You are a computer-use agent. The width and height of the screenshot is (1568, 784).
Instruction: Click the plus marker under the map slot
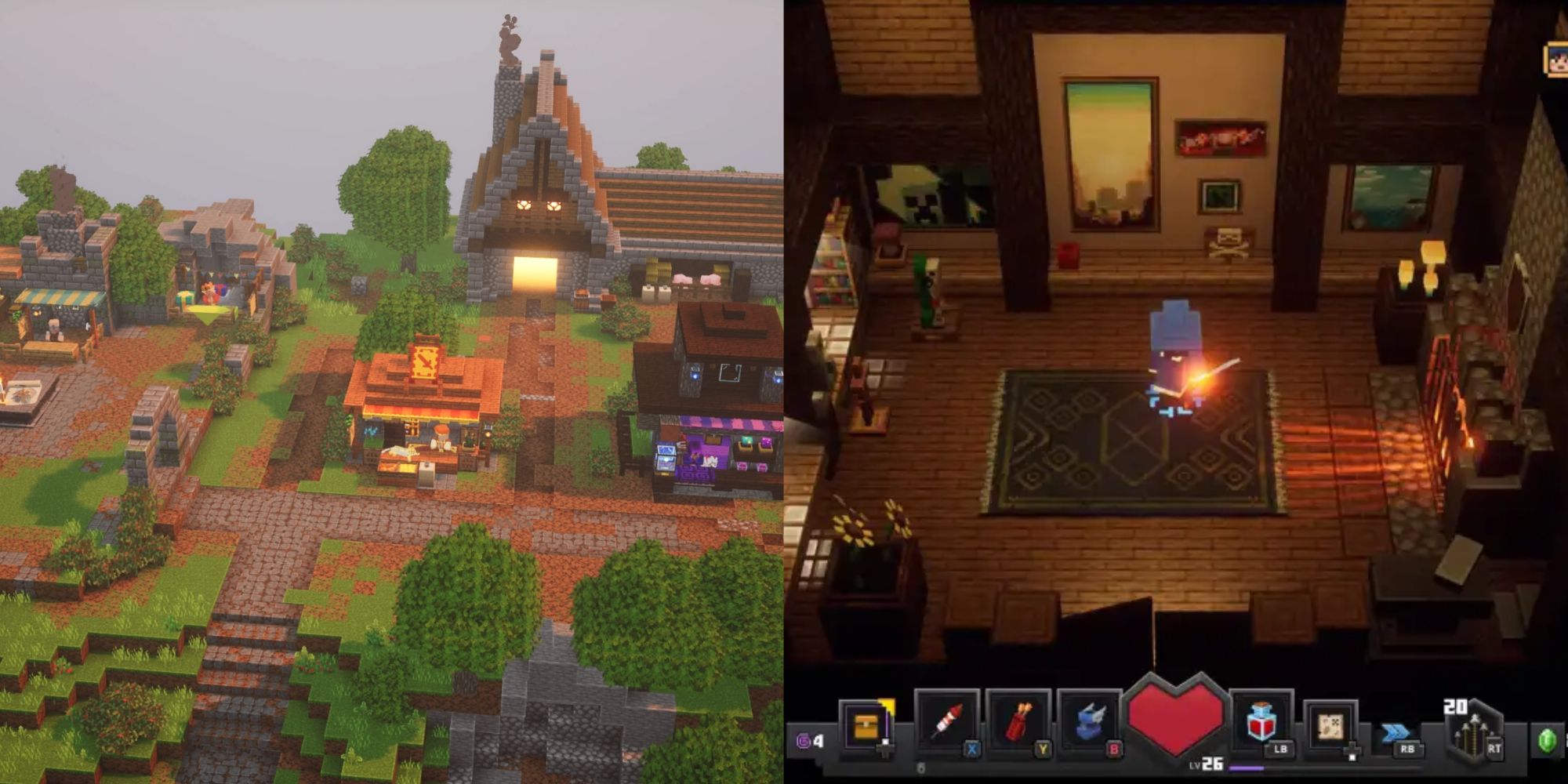pyautogui.click(x=1352, y=749)
